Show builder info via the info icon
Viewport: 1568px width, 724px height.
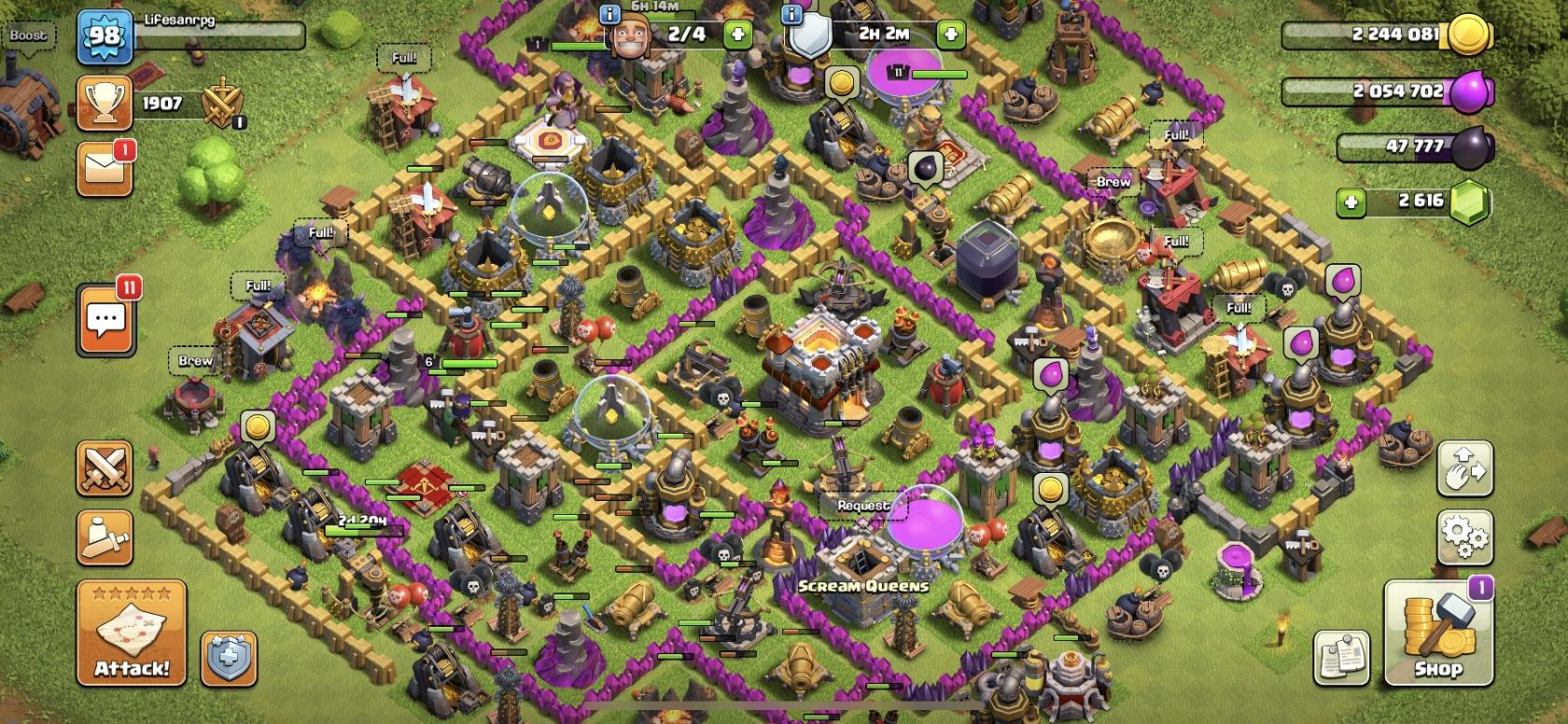[609, 14]
